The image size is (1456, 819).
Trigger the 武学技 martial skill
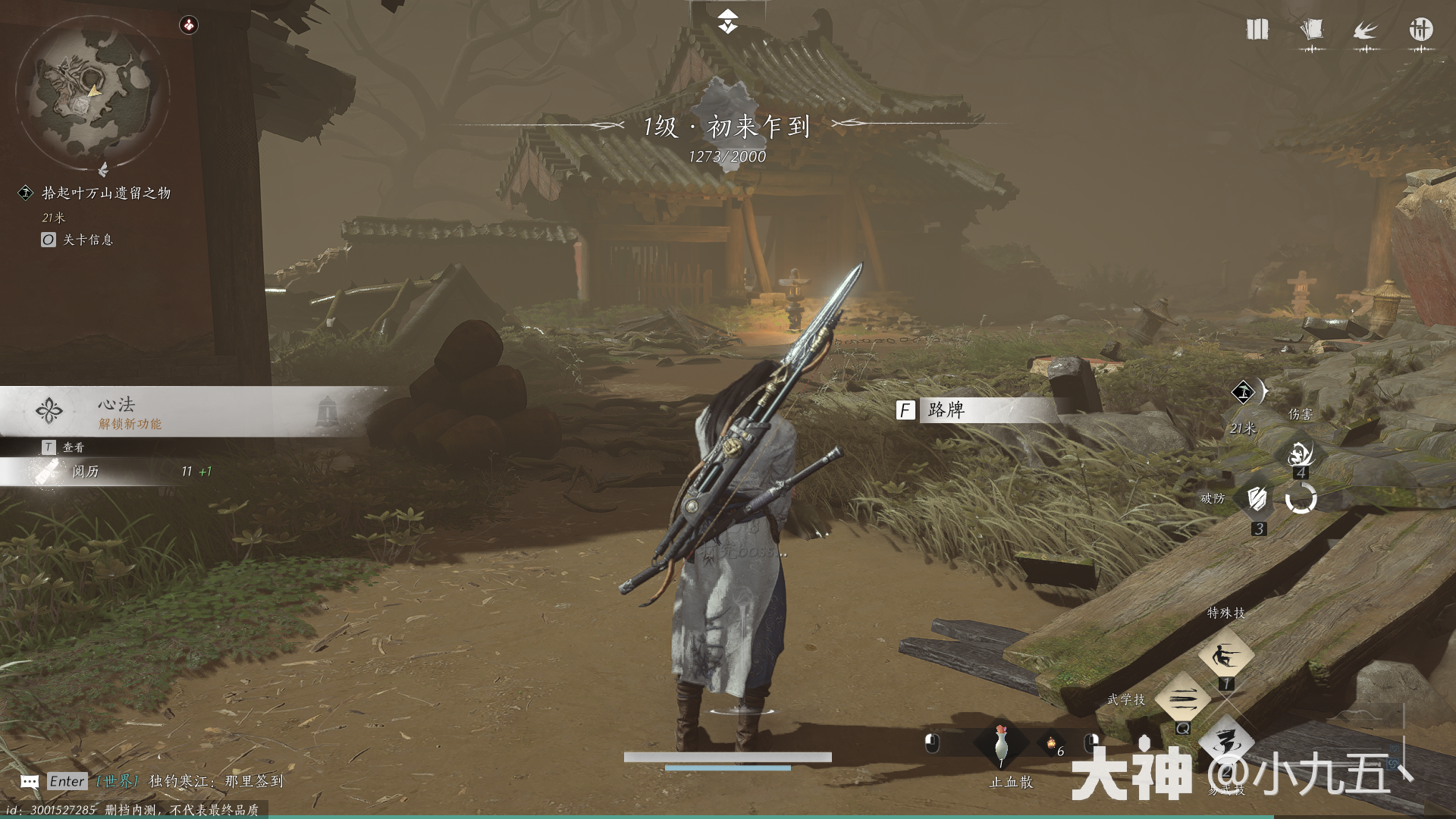(x=1182, y=698)
